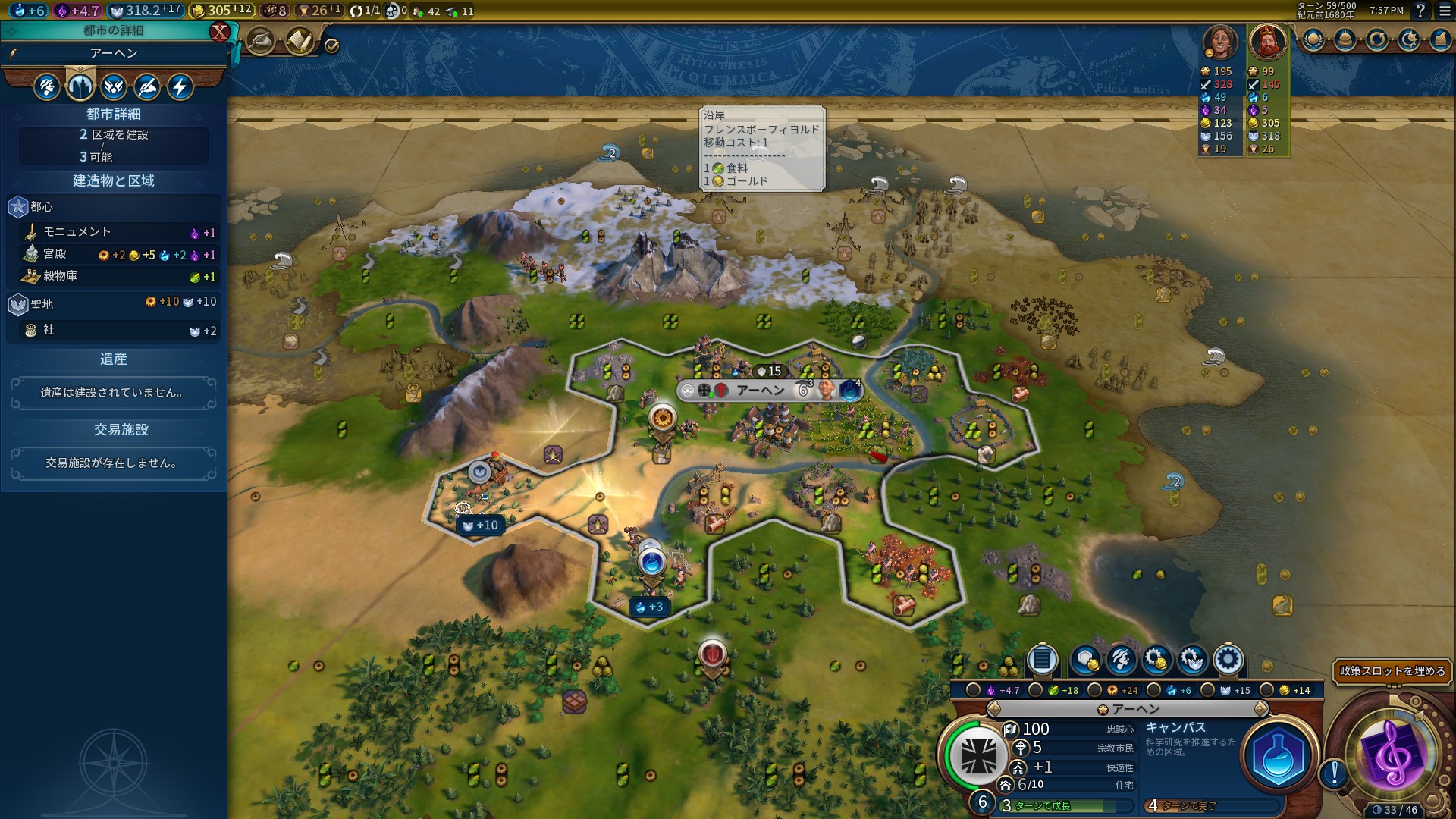Viewport: 1456px width, 819px height.
Task: Open the government dome button
Action: click(1345, 40)
